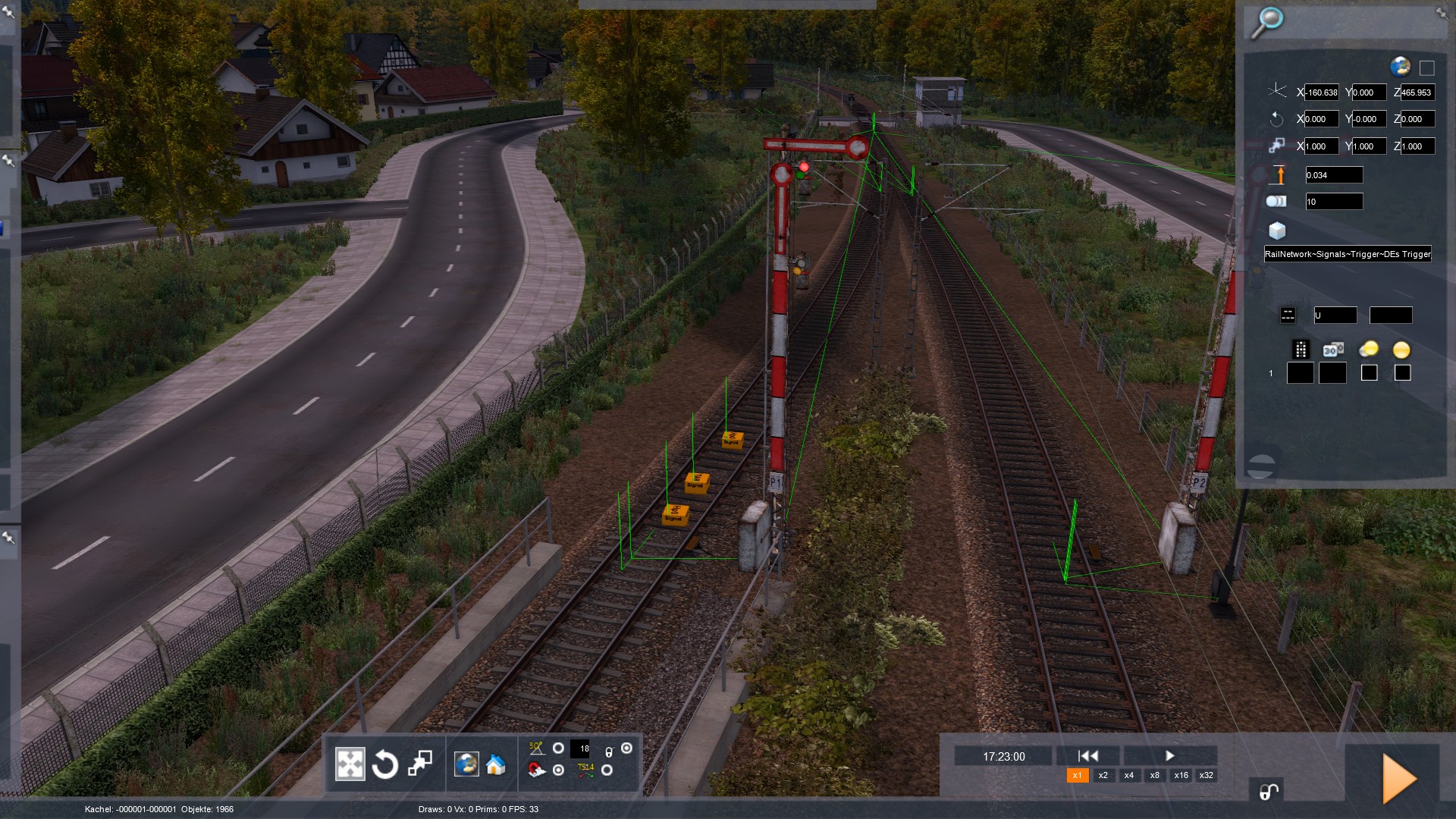Set time speed to x8
Image resolution: width=1456 pixels, height=819 pixels.
tap(1154, 775)
